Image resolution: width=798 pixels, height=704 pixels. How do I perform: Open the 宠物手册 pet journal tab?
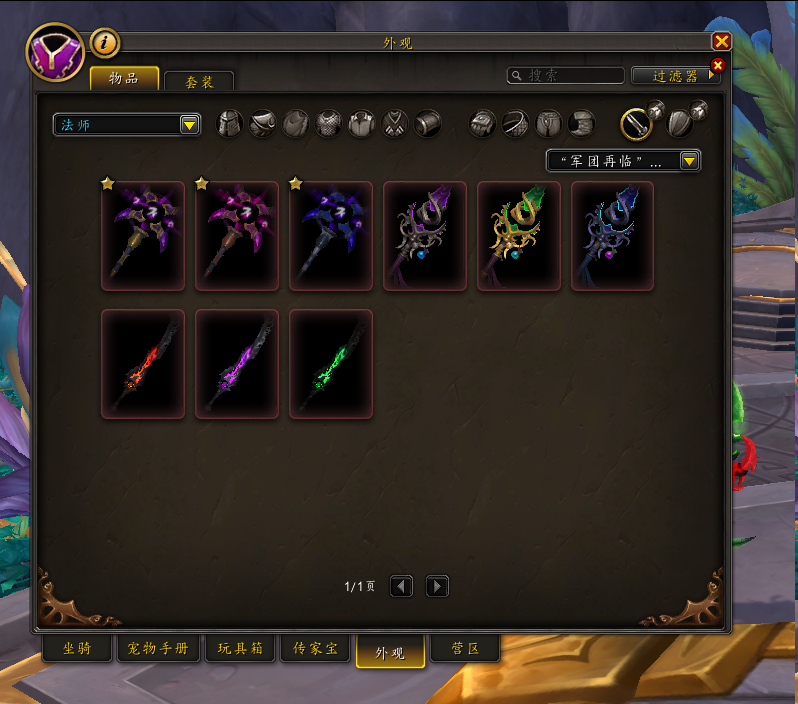pos(159,648)
